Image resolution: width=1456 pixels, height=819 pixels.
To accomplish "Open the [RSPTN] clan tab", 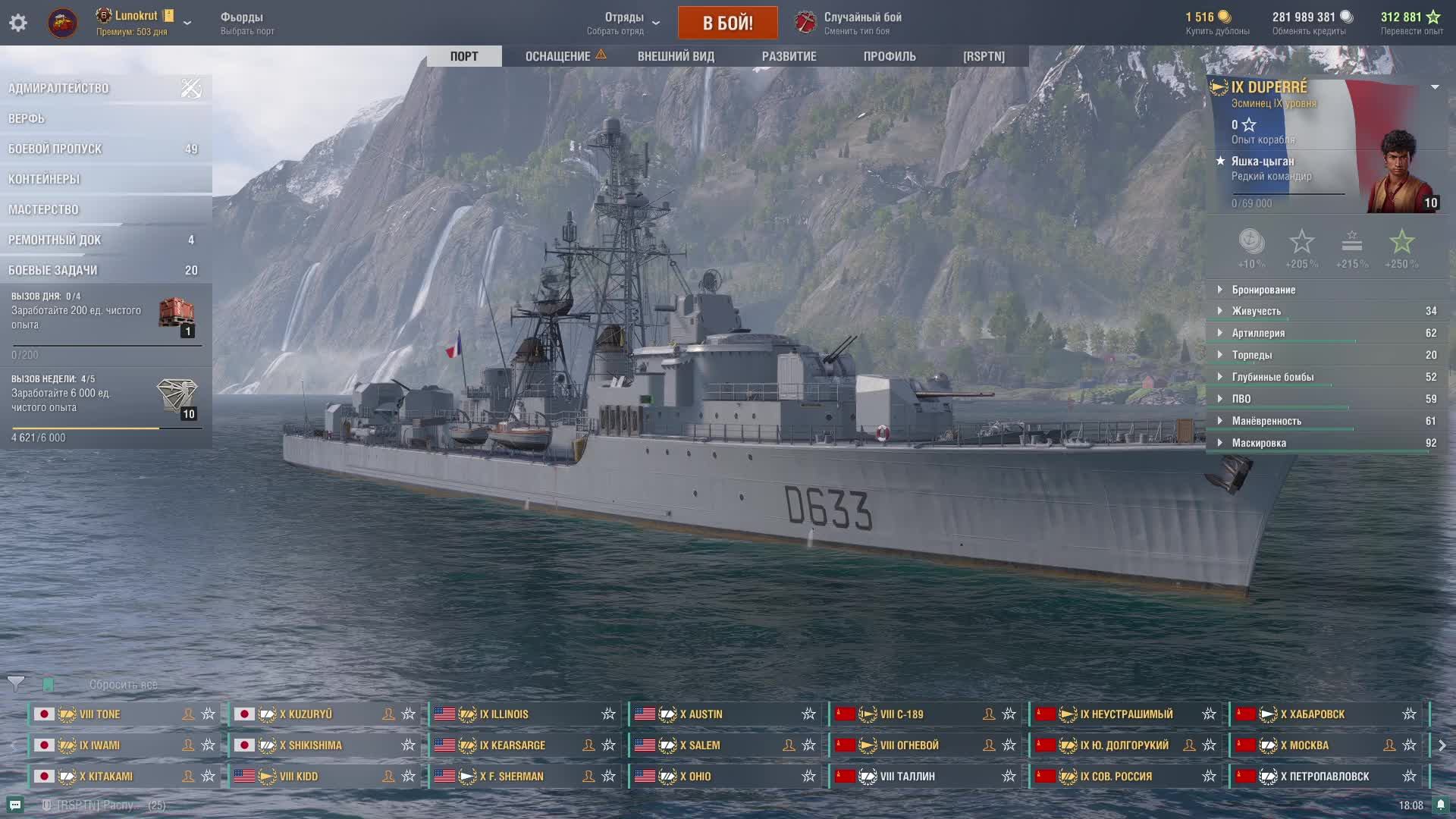I will 984,56.
